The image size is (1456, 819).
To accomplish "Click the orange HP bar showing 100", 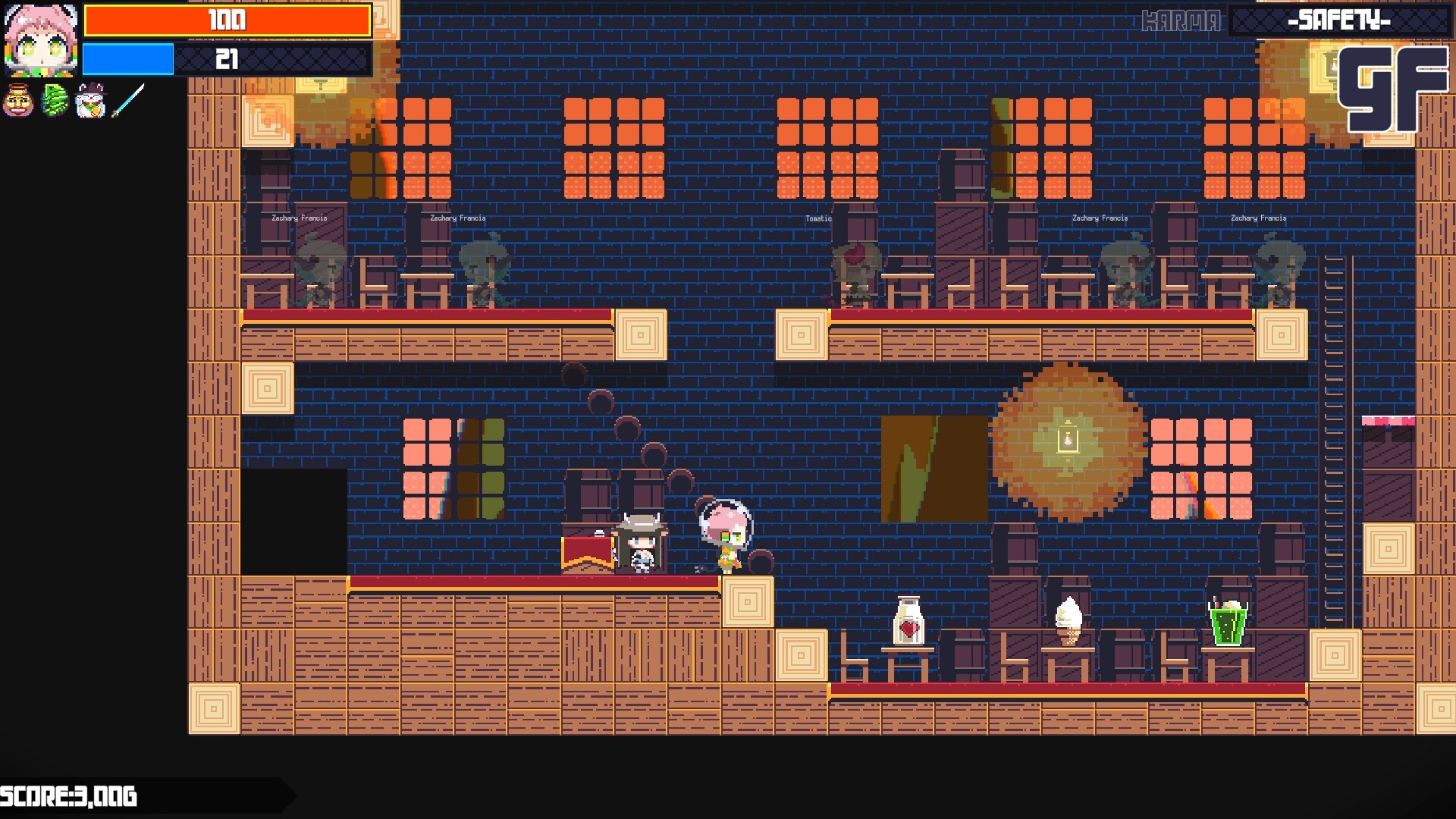I will point(227,21).
